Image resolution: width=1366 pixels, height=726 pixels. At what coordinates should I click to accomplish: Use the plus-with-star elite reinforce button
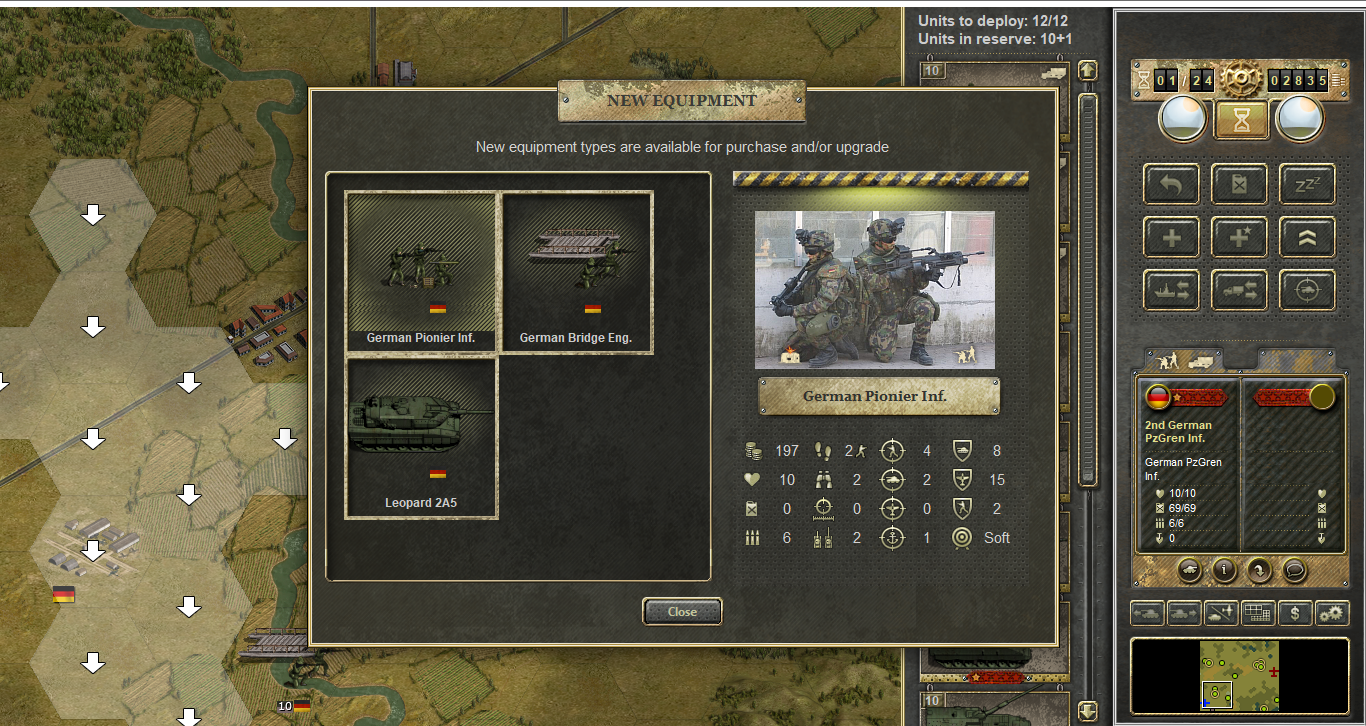coord(1240,237)
